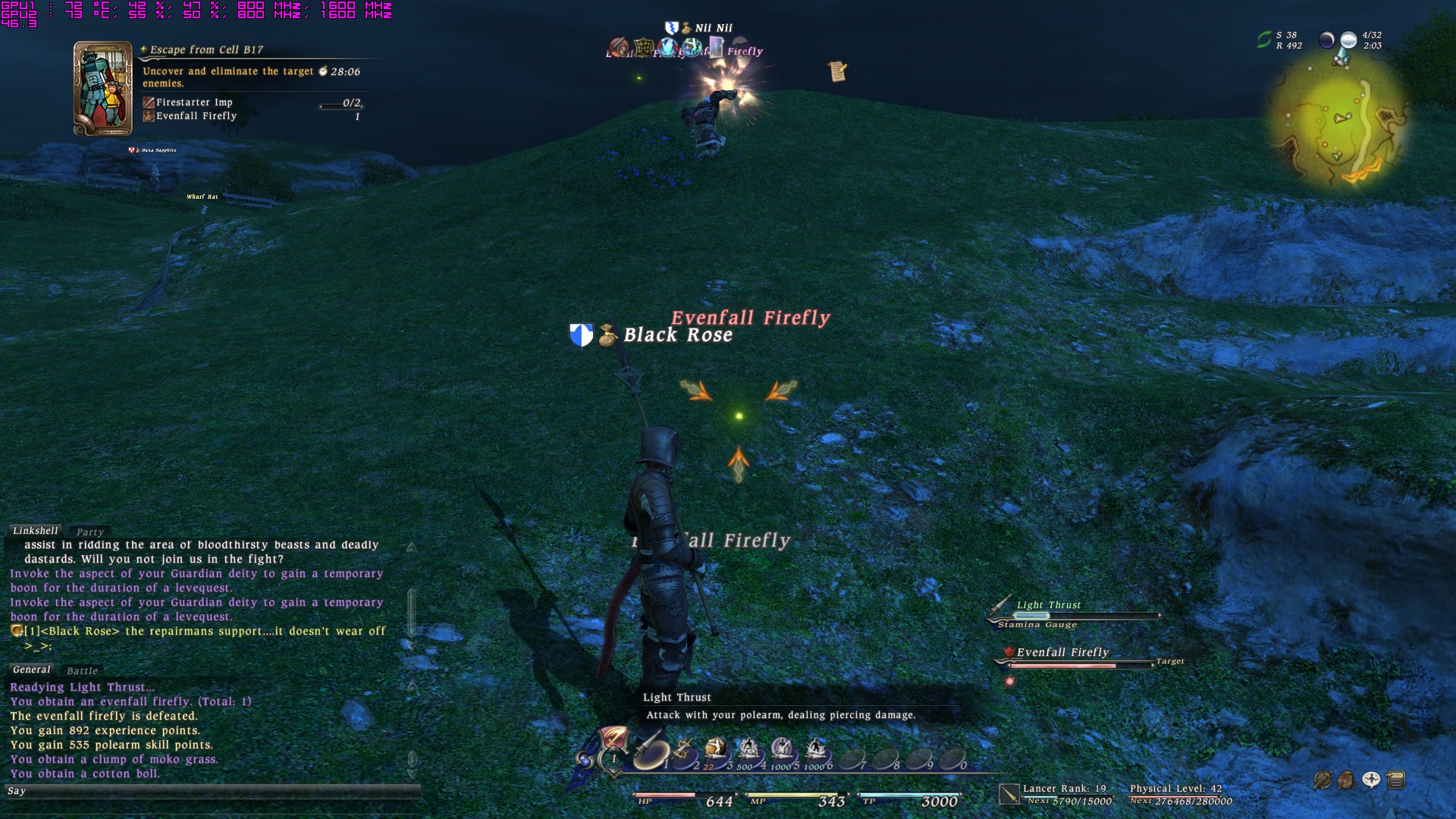Image resolution: width=1456 pixels, height=819 pixels.
Task: Click the Evenfall Firefly target bar
Action: click(x=1077, y=665)
